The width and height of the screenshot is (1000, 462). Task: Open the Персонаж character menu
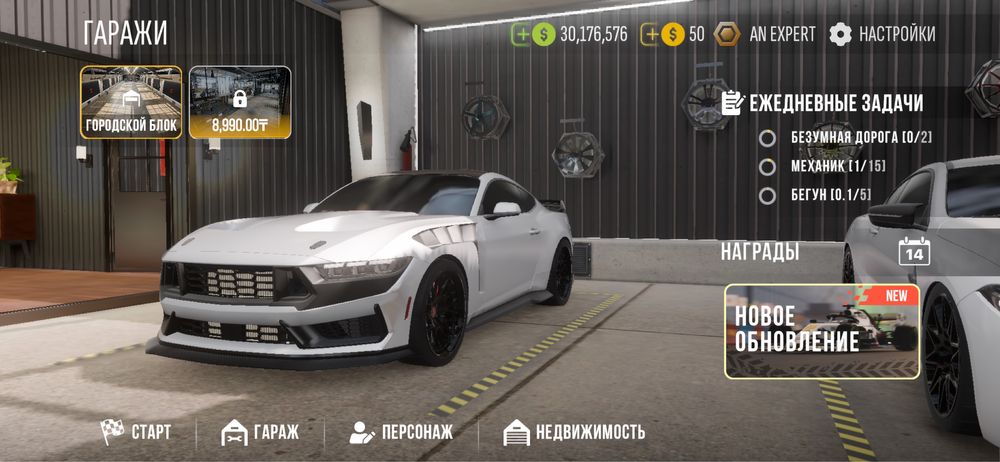click(x=401, y=432)
